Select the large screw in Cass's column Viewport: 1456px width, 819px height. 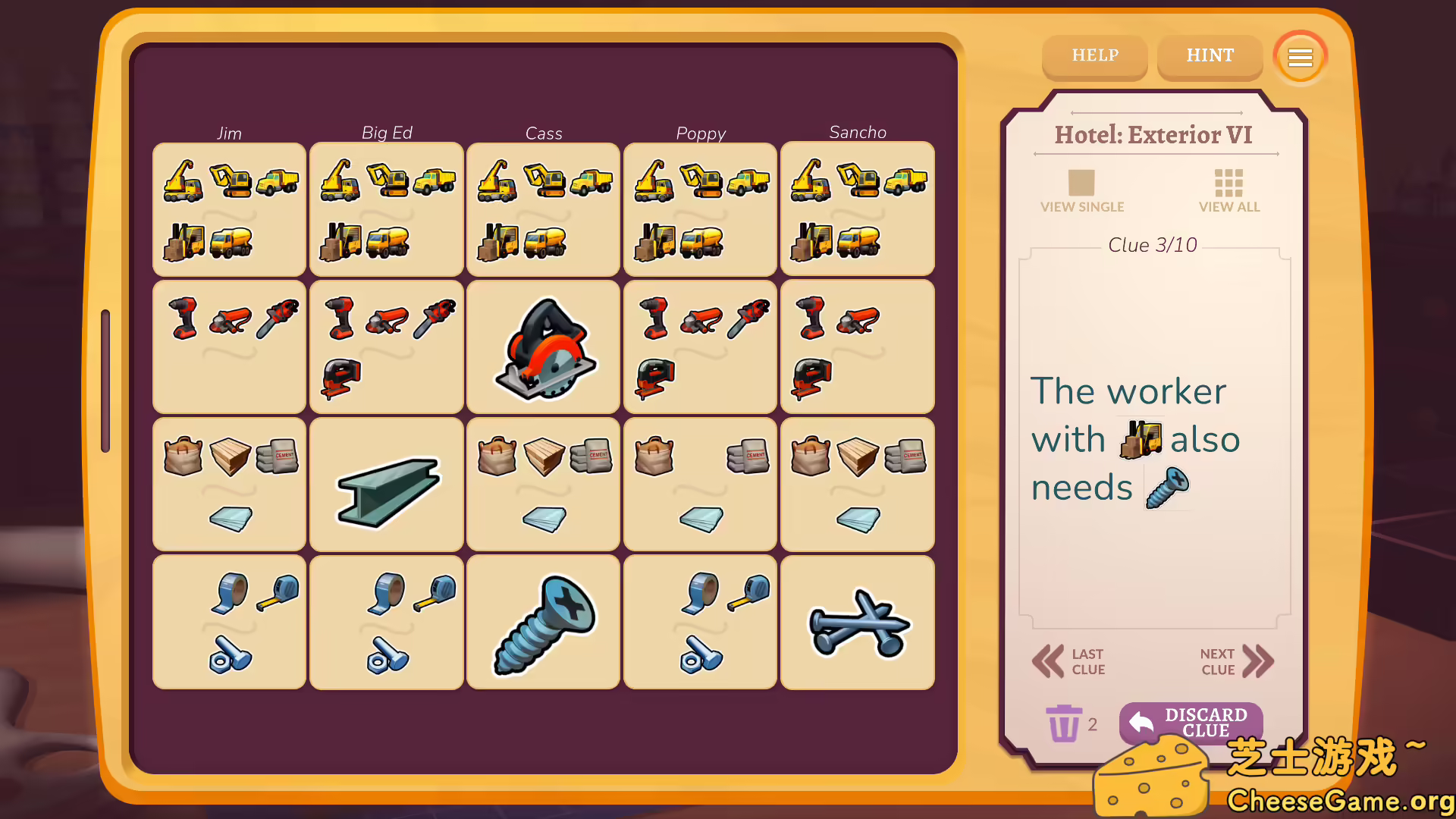pyautogui.click(x=543, y=622)
